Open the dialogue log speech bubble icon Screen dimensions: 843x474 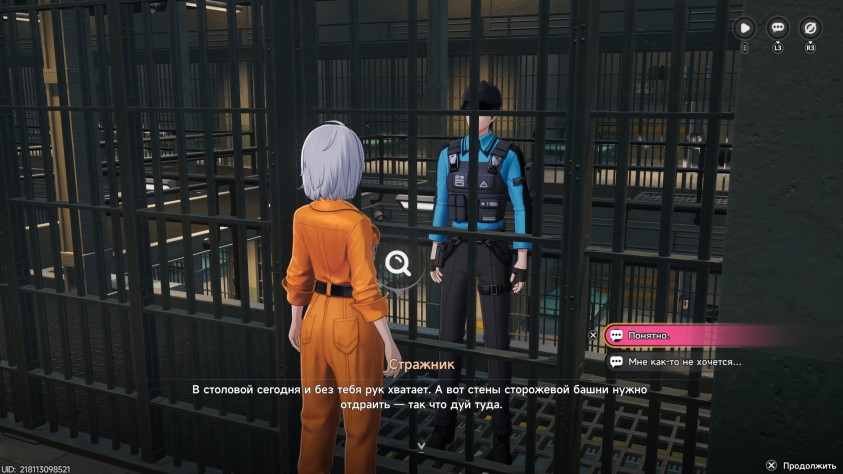pyautogui.click(x=777, y=28)
